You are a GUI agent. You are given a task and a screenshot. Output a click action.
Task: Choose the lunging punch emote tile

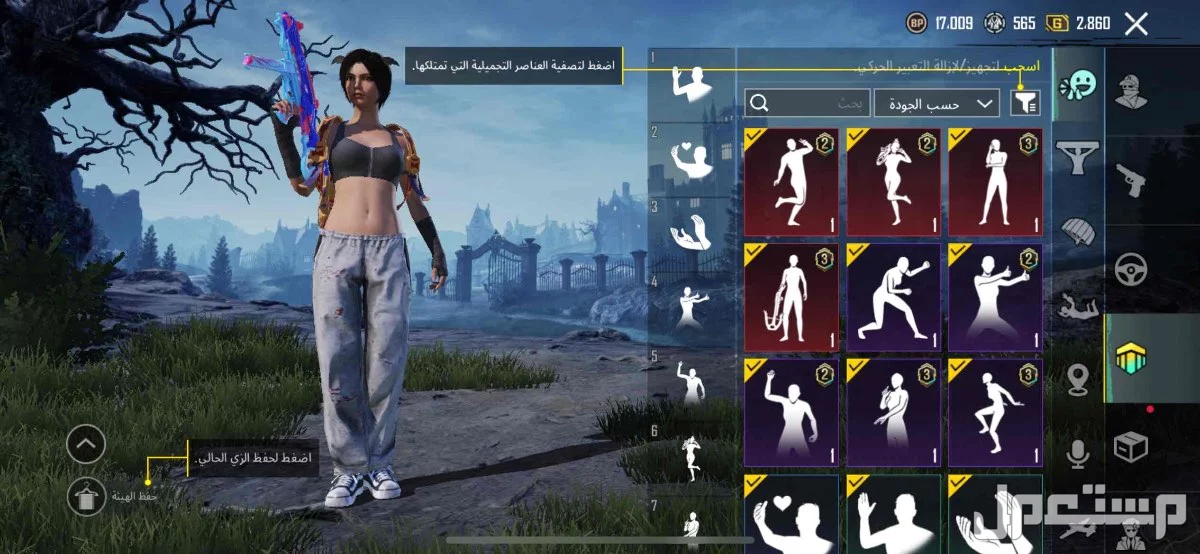[893, 298]
